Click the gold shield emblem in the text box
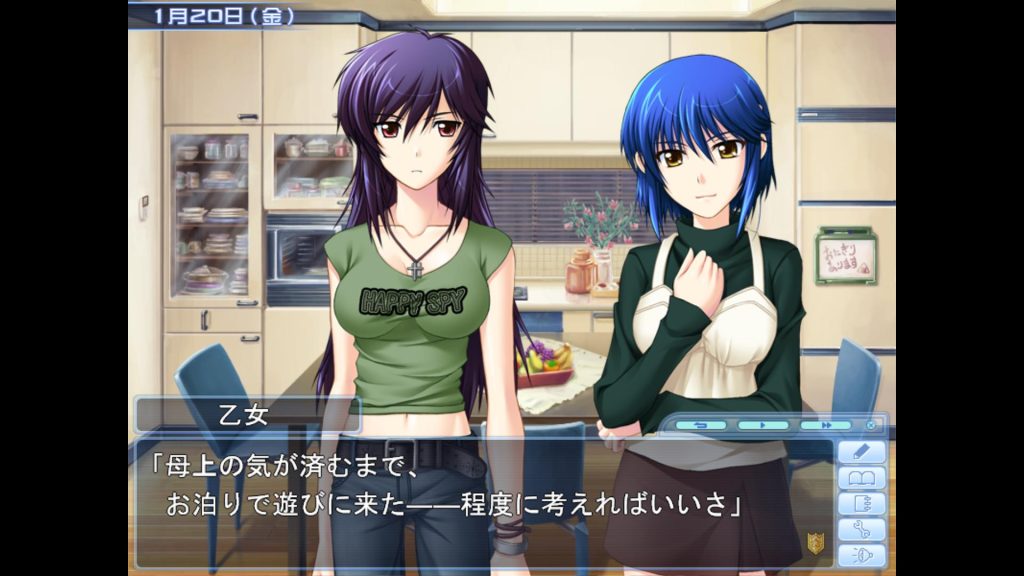This screenshot has width=1024, height=576. point(815,543)
